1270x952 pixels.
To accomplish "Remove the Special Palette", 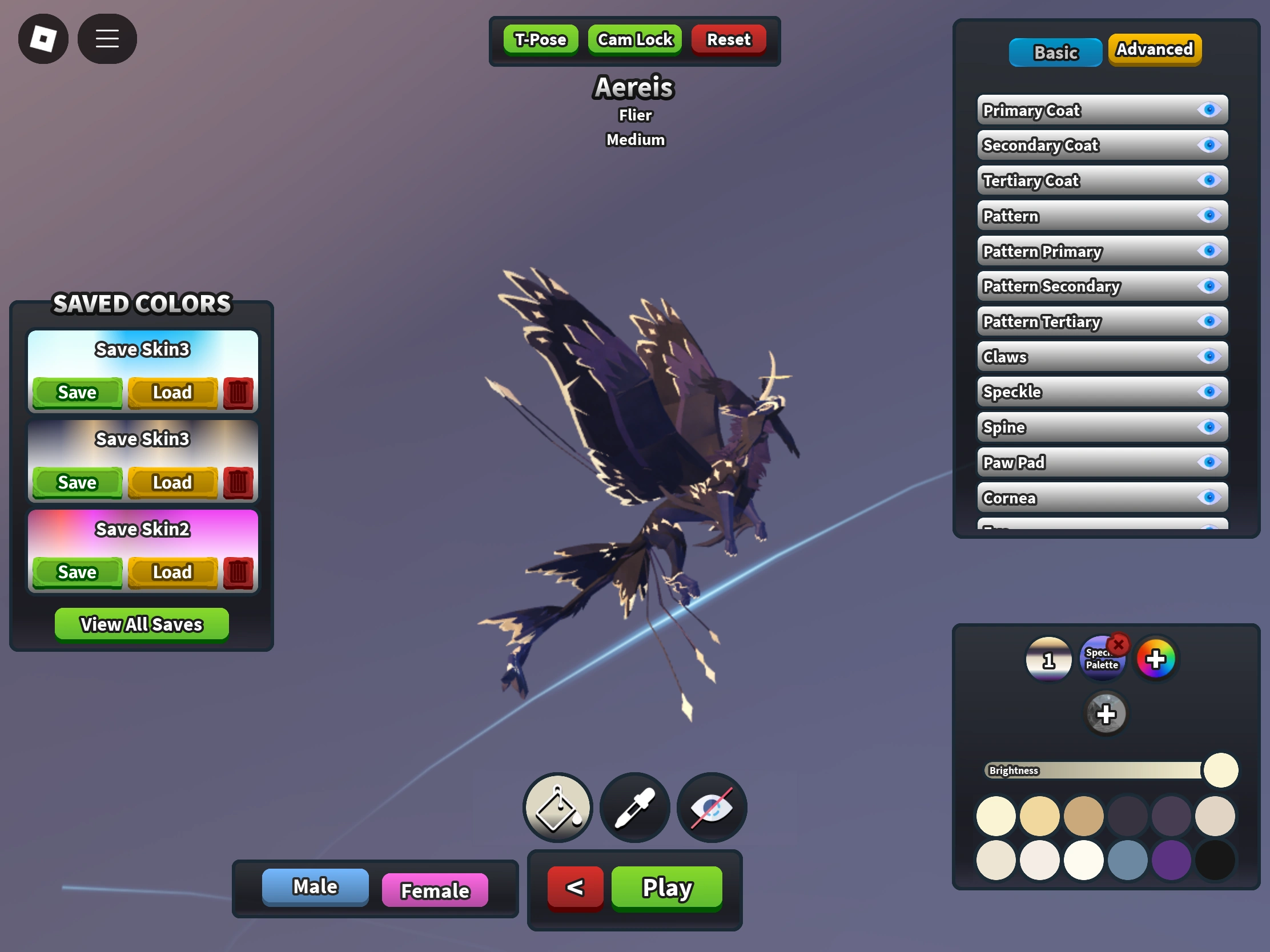I will 1119,644.
